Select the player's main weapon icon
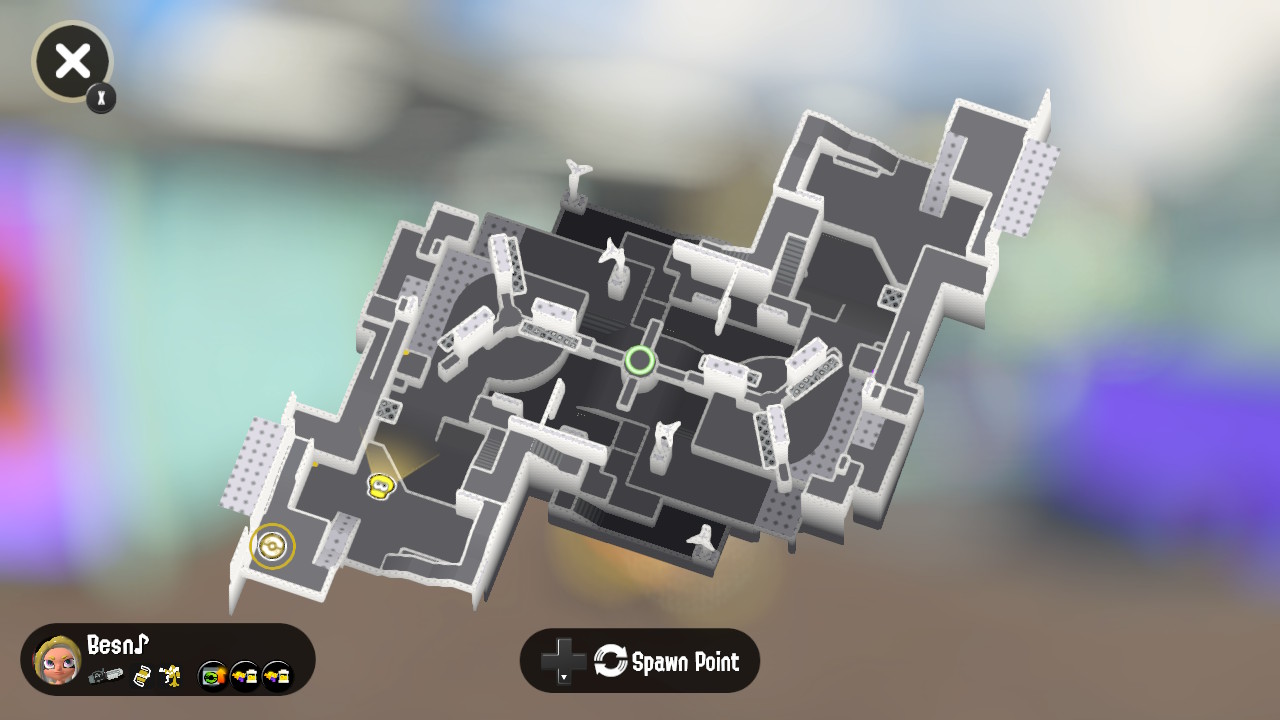 tap(107, 677)
